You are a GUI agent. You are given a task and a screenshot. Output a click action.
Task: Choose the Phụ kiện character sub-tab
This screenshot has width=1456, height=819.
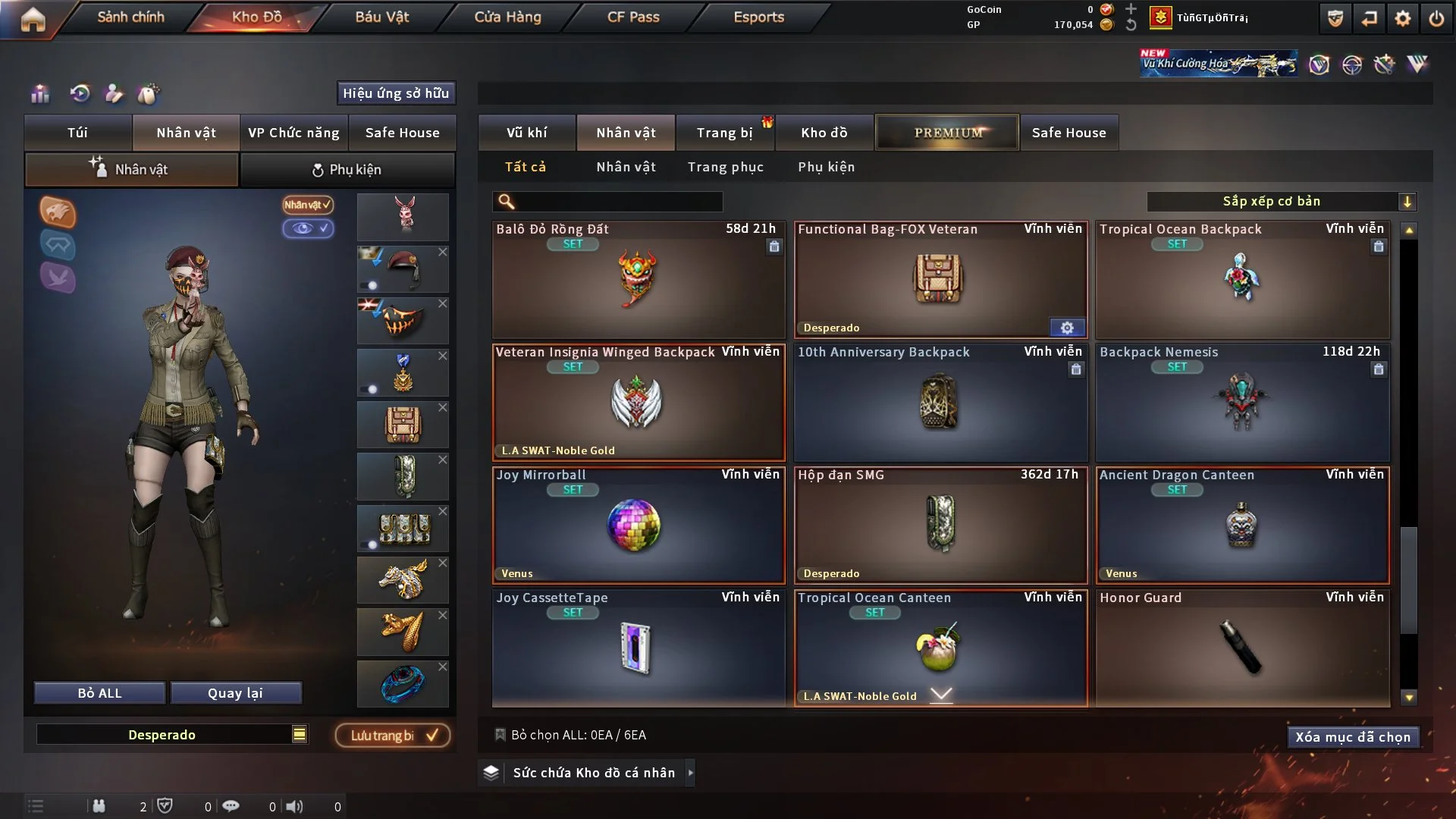[x=347, y=170]
